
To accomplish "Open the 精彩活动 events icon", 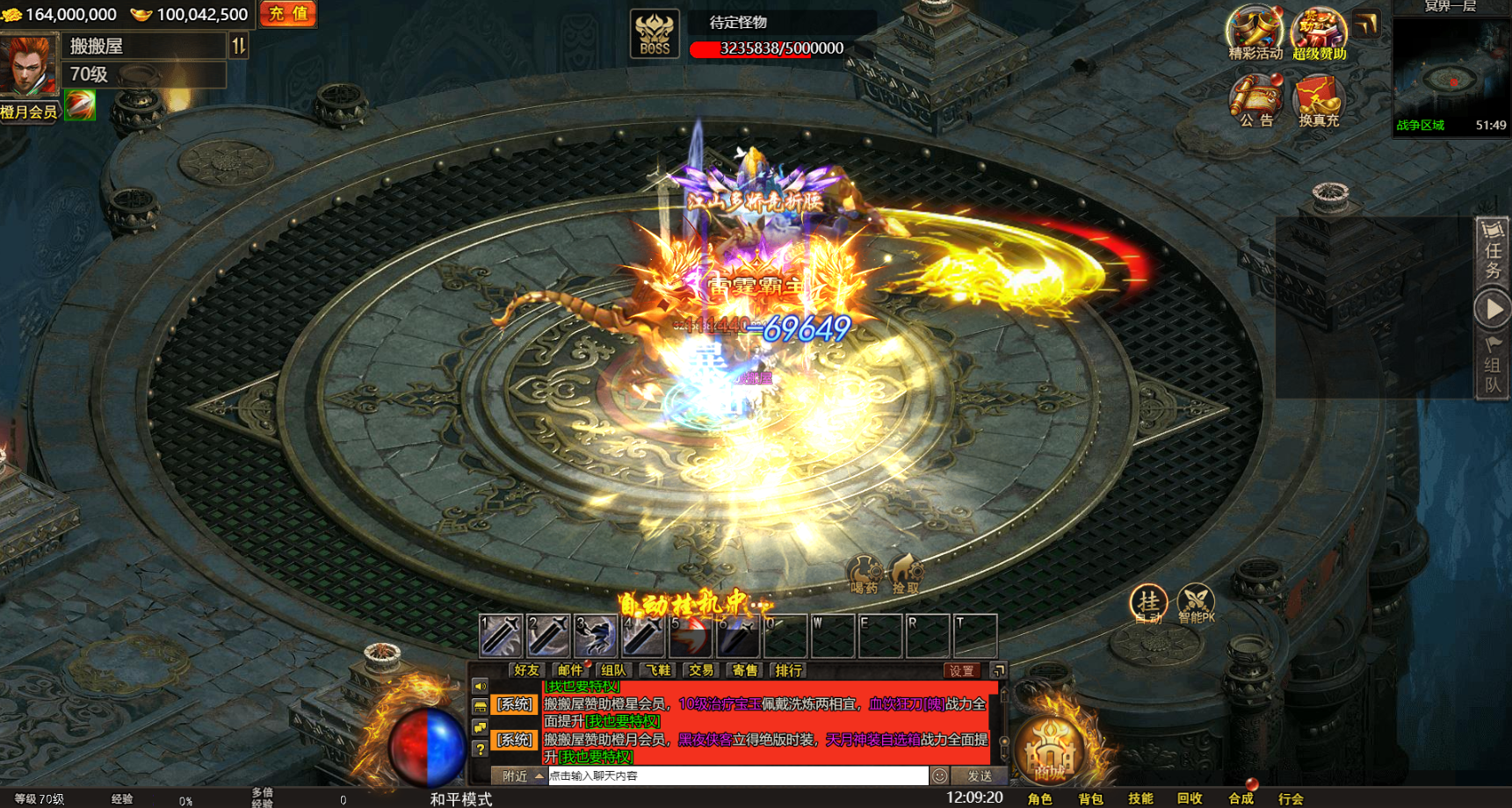I will (x=1255, y=32).
